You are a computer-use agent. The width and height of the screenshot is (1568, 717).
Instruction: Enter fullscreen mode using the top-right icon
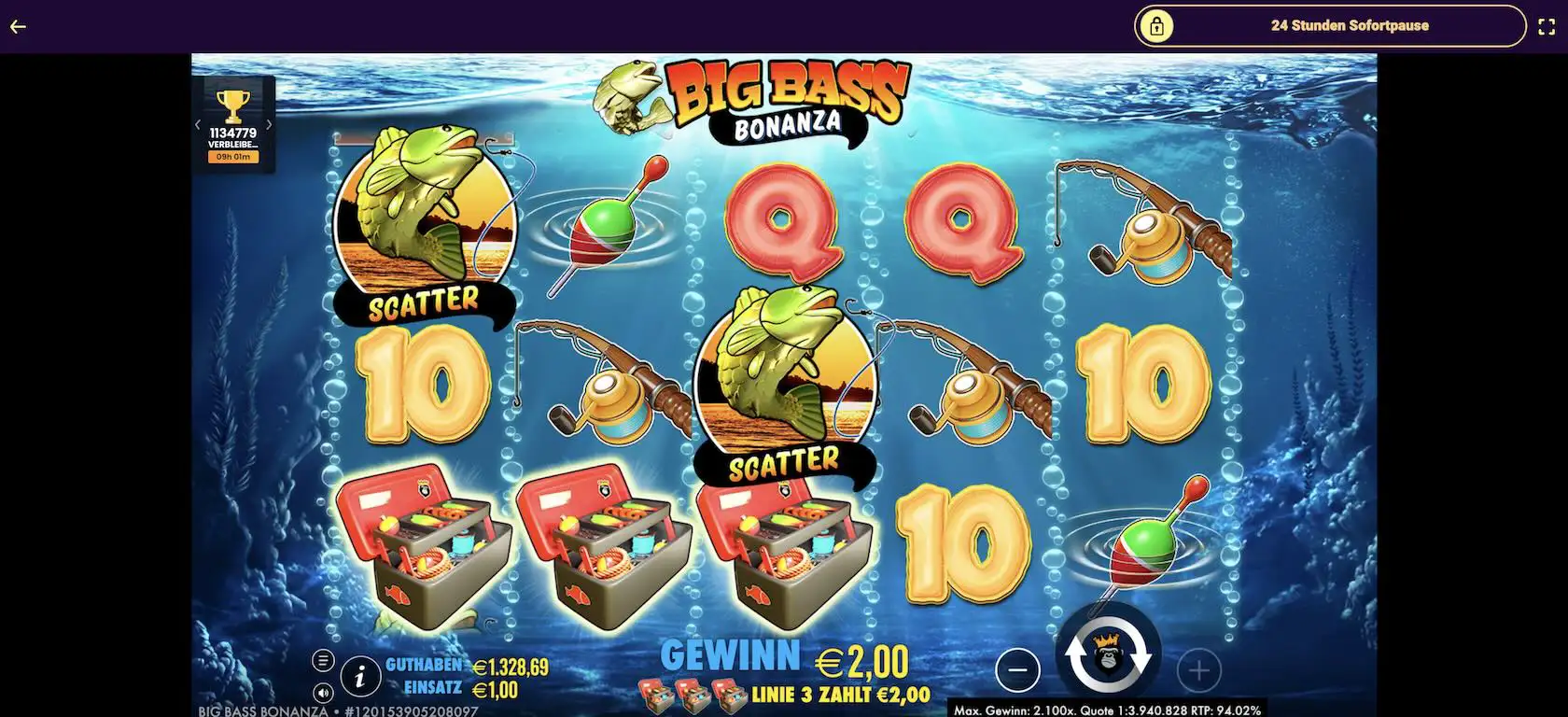(1547, 26)
